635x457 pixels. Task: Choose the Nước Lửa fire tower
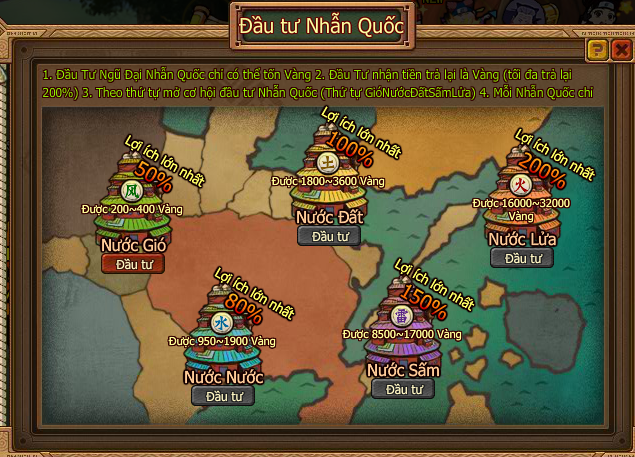(519, 188)
